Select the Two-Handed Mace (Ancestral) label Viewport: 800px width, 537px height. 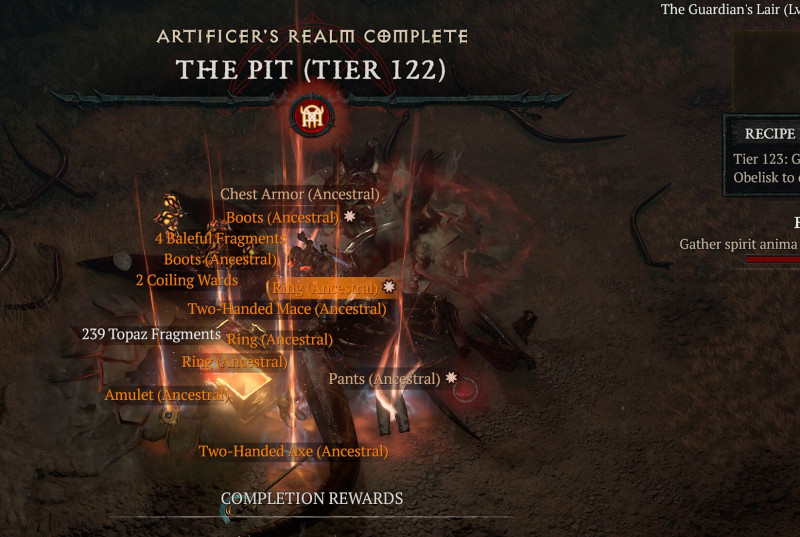287,309
